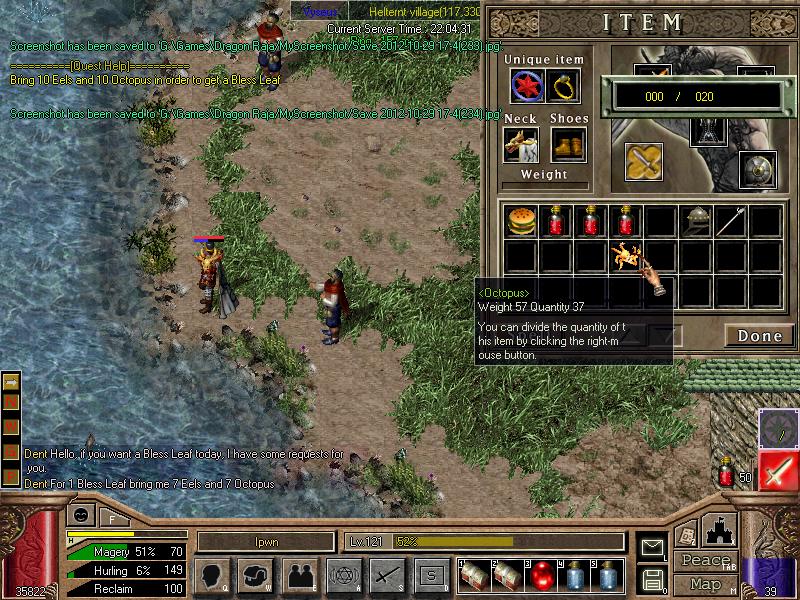The height and width of the screenshot is (600, 800).
Task: Activate the red sword attack icon
Action: (x=778, y=470)
